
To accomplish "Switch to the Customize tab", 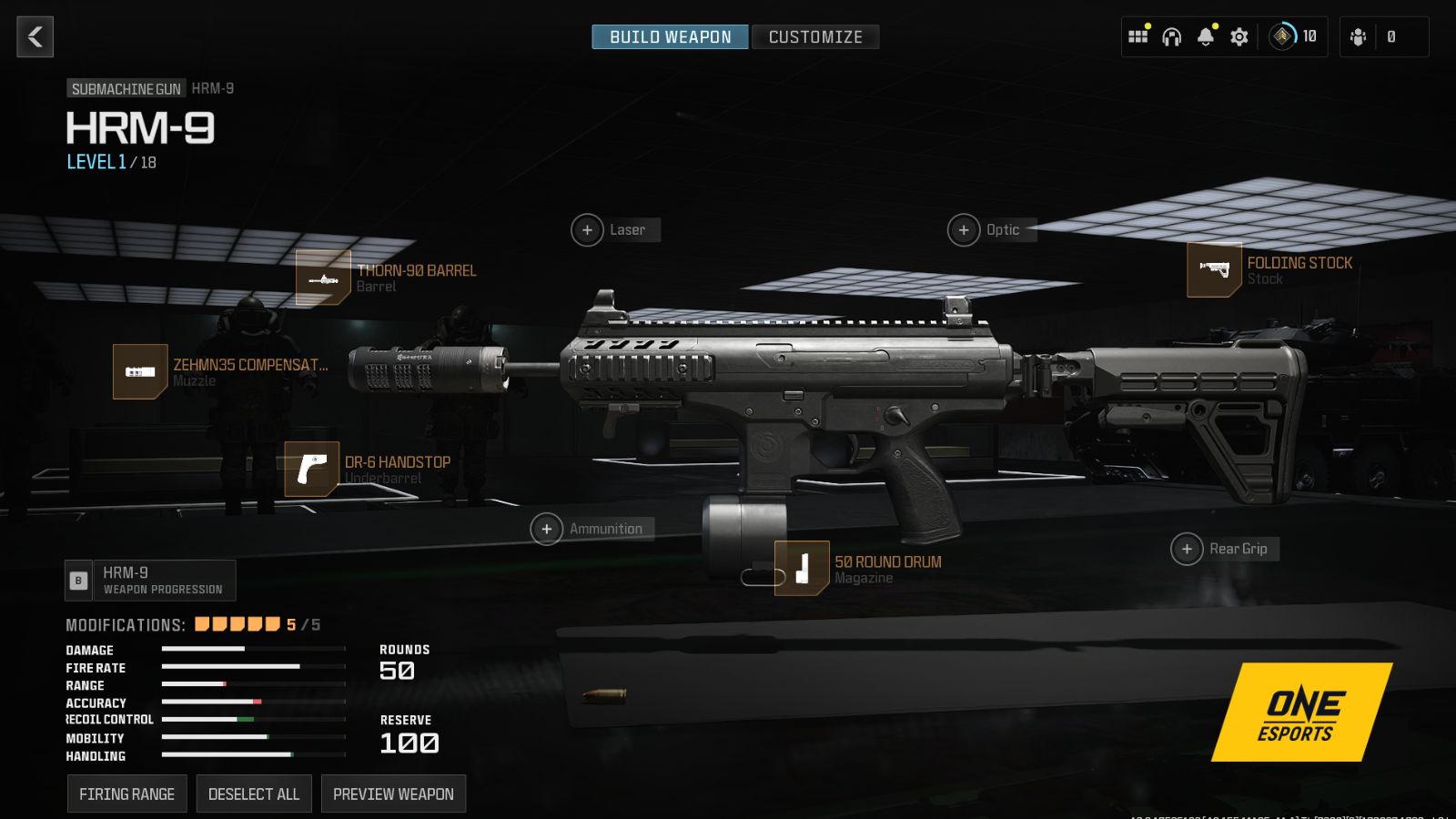I will pyautogui.click(x=814, y=36).
